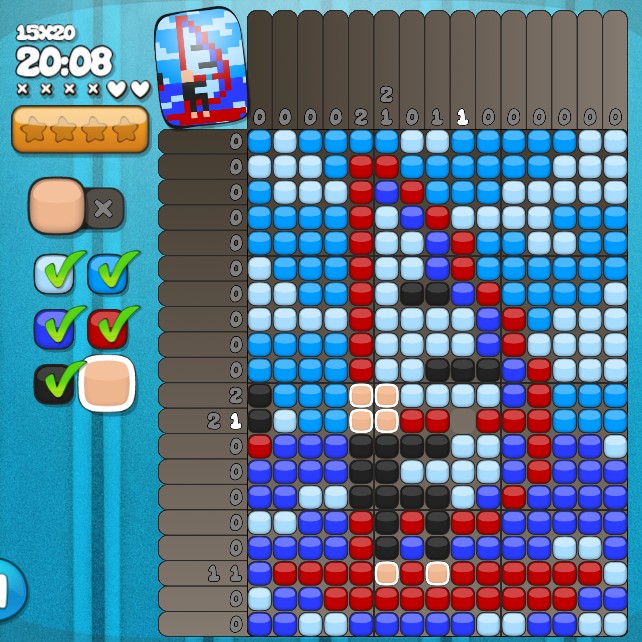Select the light blue color swatch
Screen dimensions: 642x642
tap(54, 273)
